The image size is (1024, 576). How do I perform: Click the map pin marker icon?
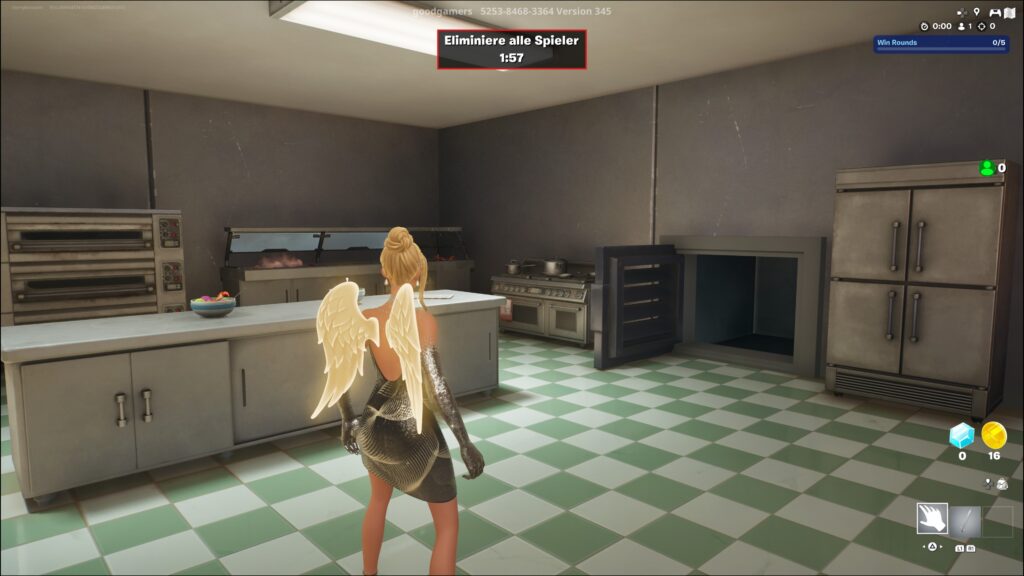click(x=976, y=12)
